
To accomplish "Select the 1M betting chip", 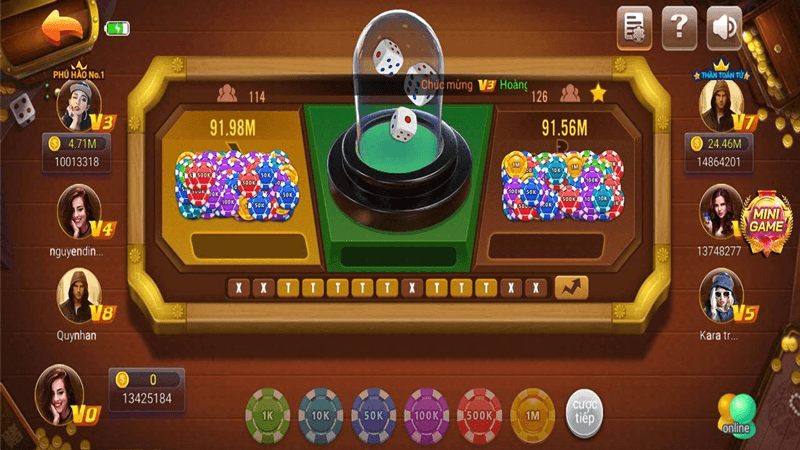I will coord(533,414).
